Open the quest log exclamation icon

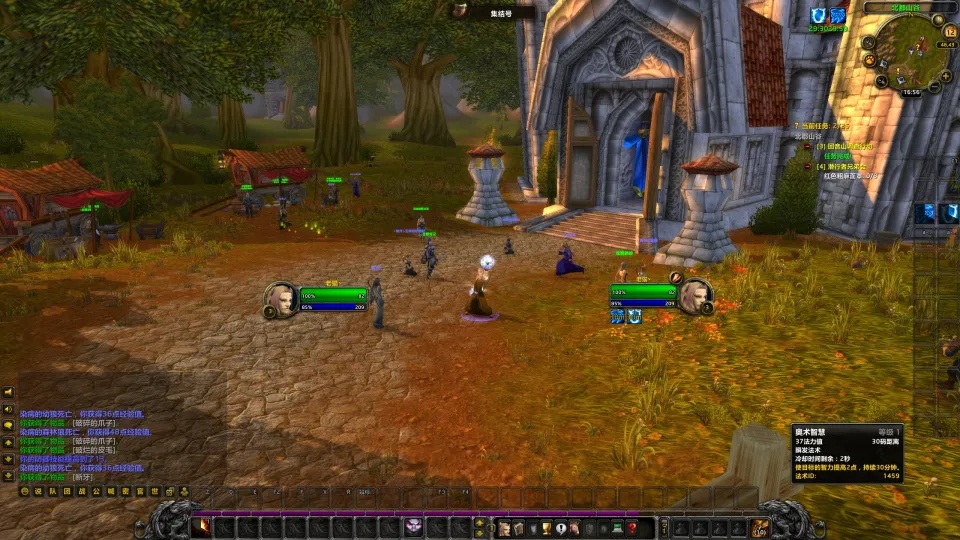561,527
